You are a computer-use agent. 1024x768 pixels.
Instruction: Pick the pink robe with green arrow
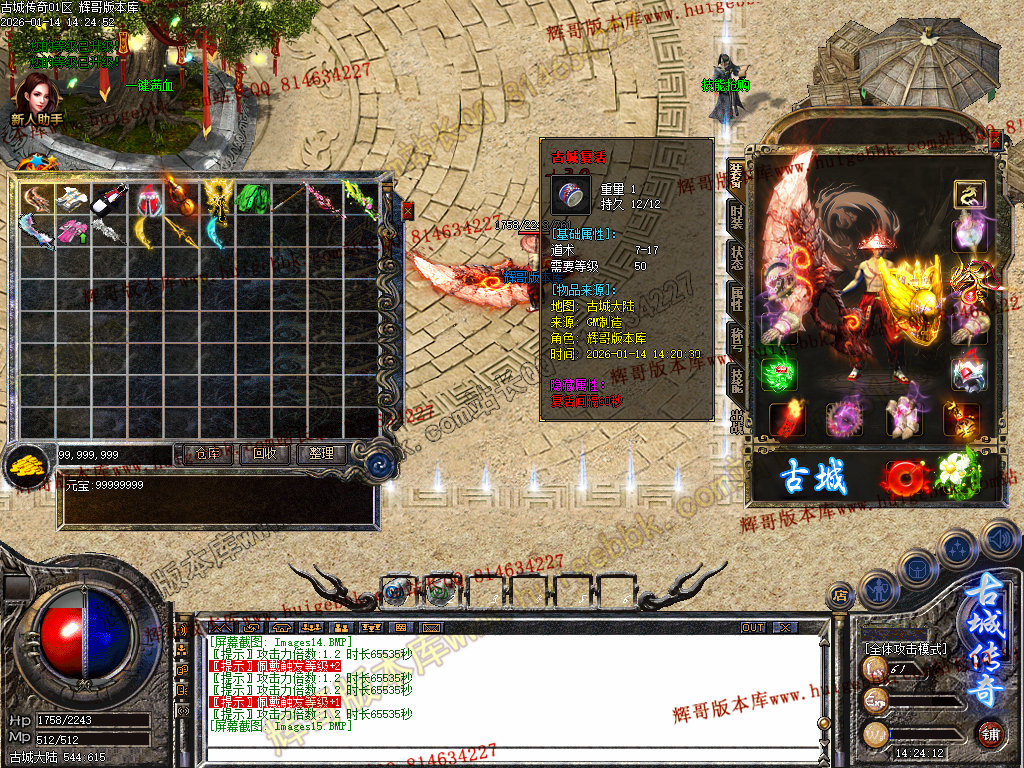point(71,232)
